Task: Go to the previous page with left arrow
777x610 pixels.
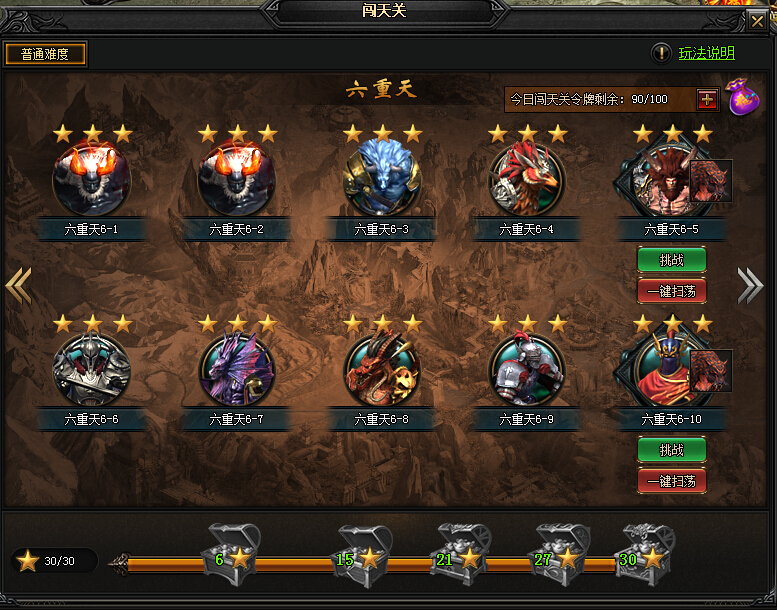Action: 18,285
